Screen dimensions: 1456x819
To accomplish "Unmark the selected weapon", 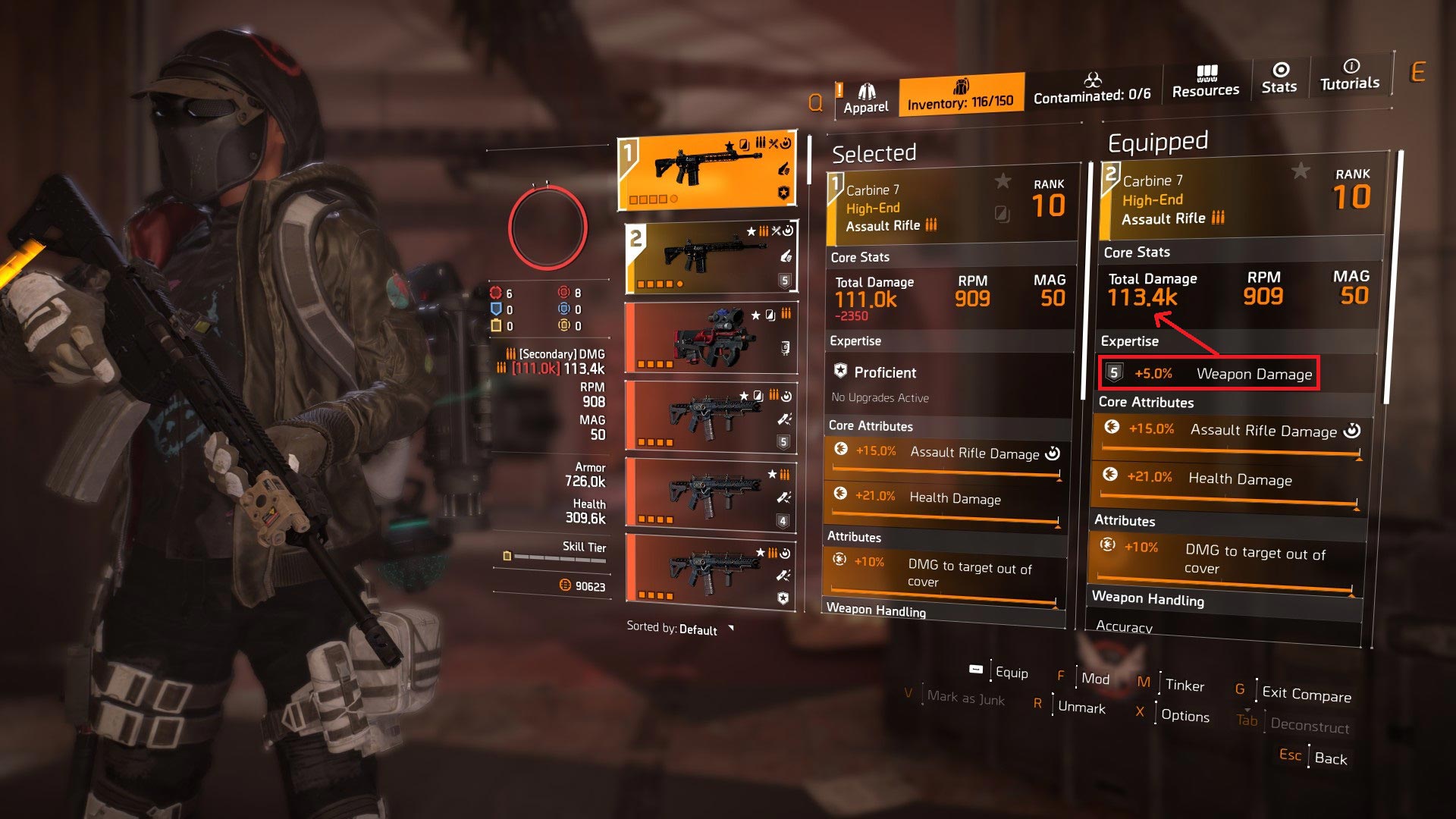I will click(x=1081, y=708).
